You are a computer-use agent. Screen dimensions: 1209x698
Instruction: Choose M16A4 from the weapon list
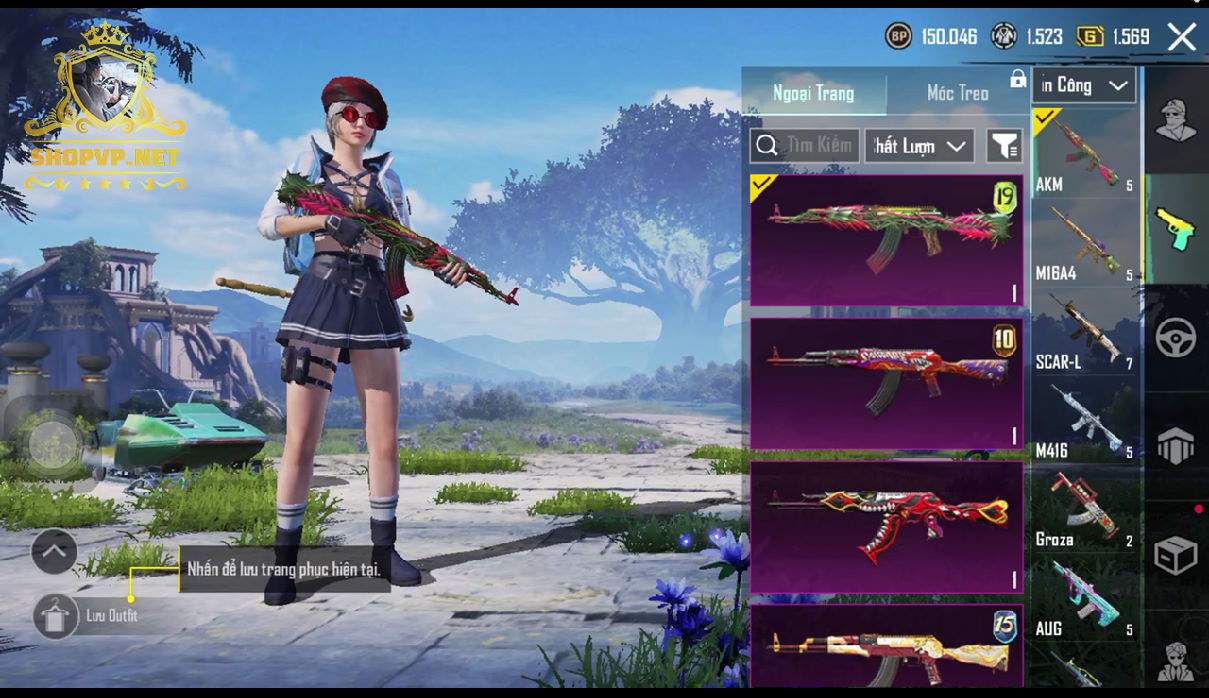[1085, 243]
